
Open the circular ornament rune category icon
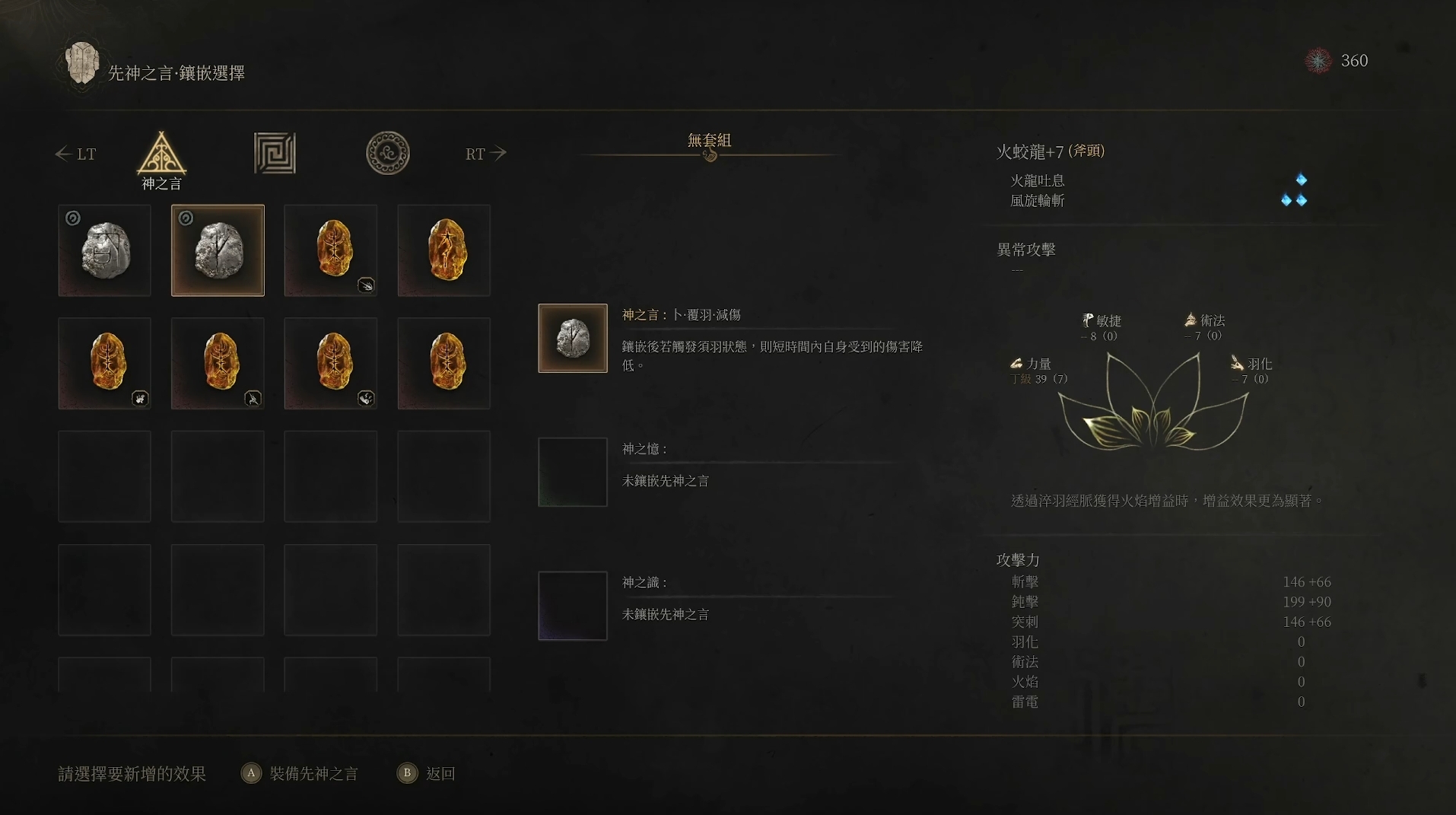click(388, 152)
